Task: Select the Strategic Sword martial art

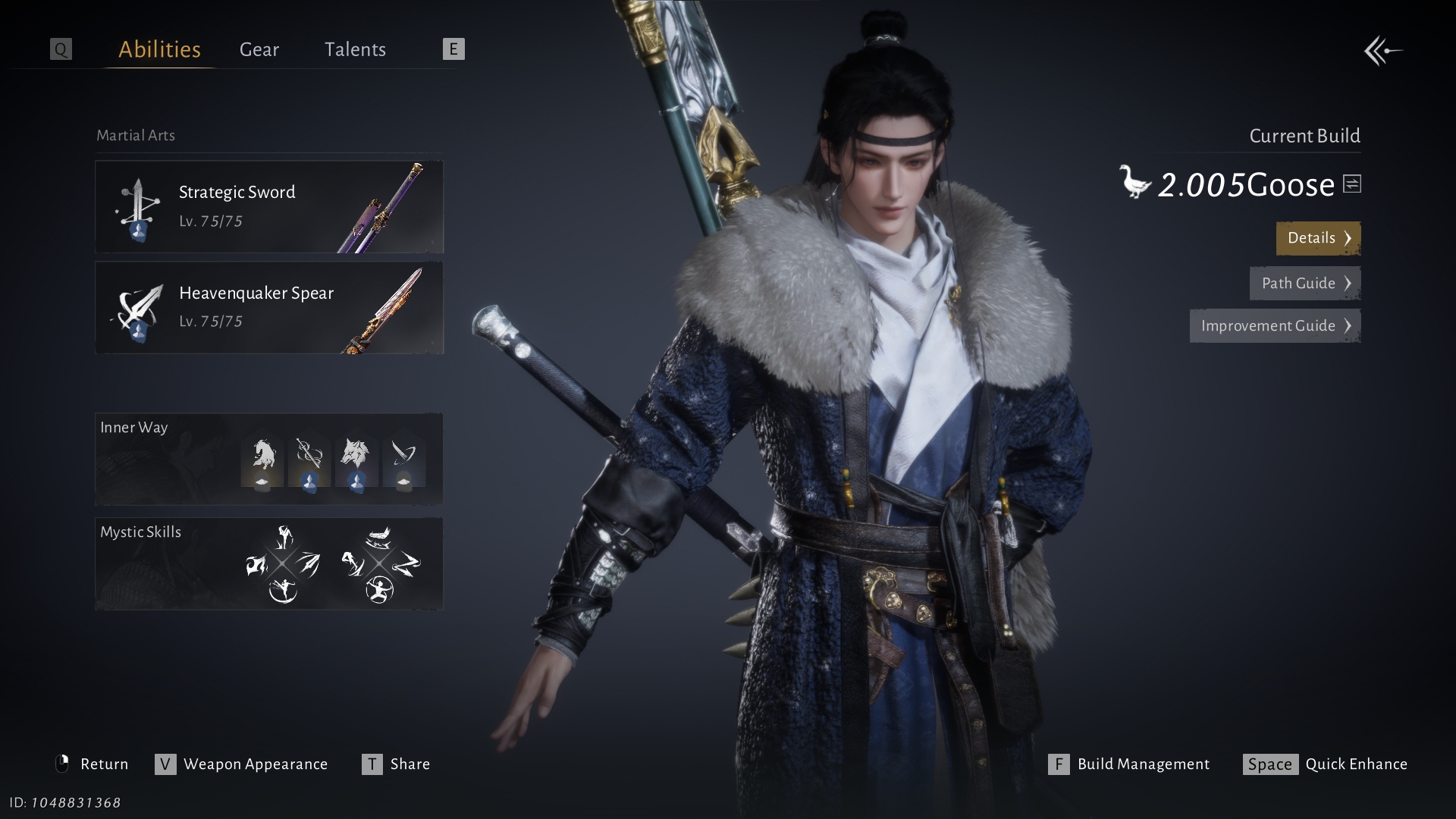Action: point(269,206)
